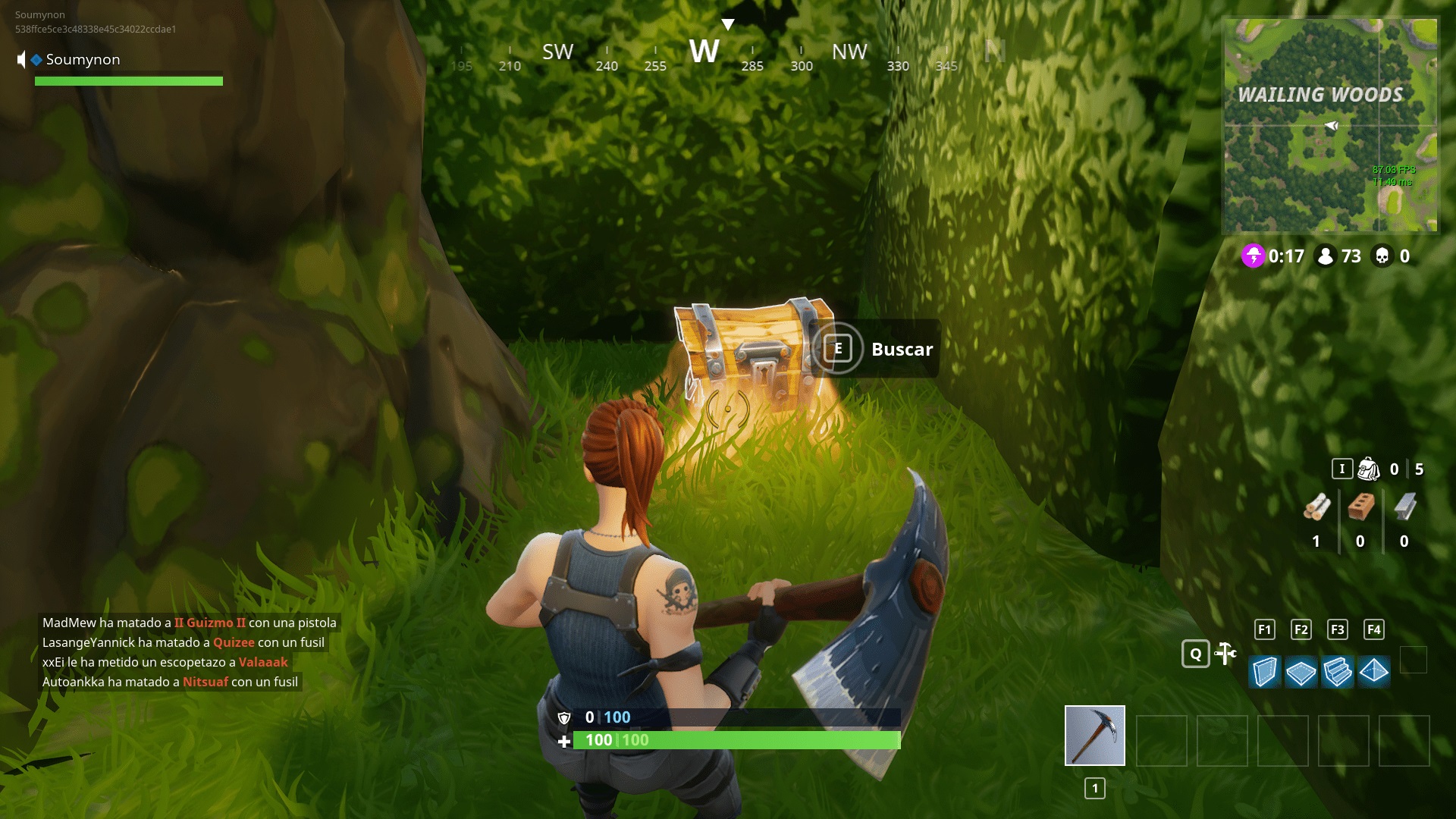The height and width of the screenshot is (819, 1456).
Task: Click the MadMew kill feed entry
Action: click(x=190, y=622)
